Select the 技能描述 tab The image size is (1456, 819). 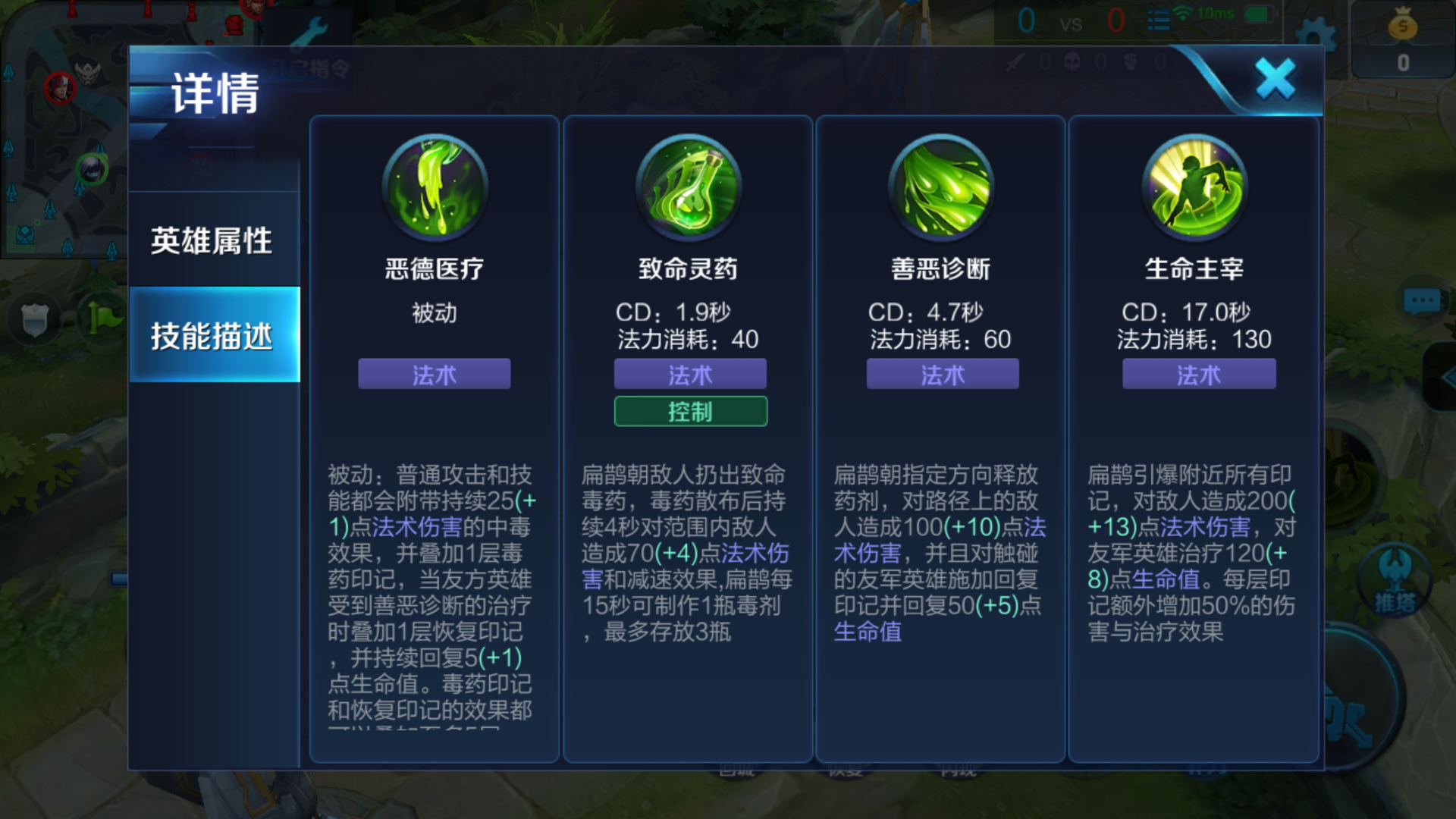[213, 339]
